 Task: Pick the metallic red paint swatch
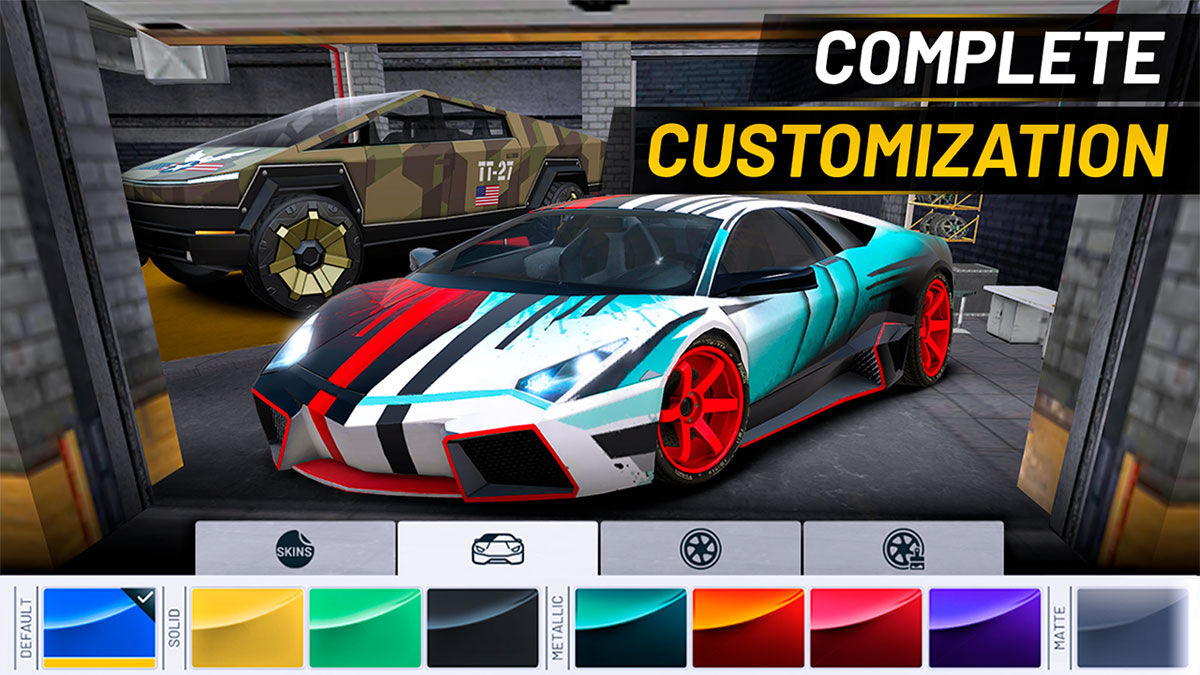[867, 627]
